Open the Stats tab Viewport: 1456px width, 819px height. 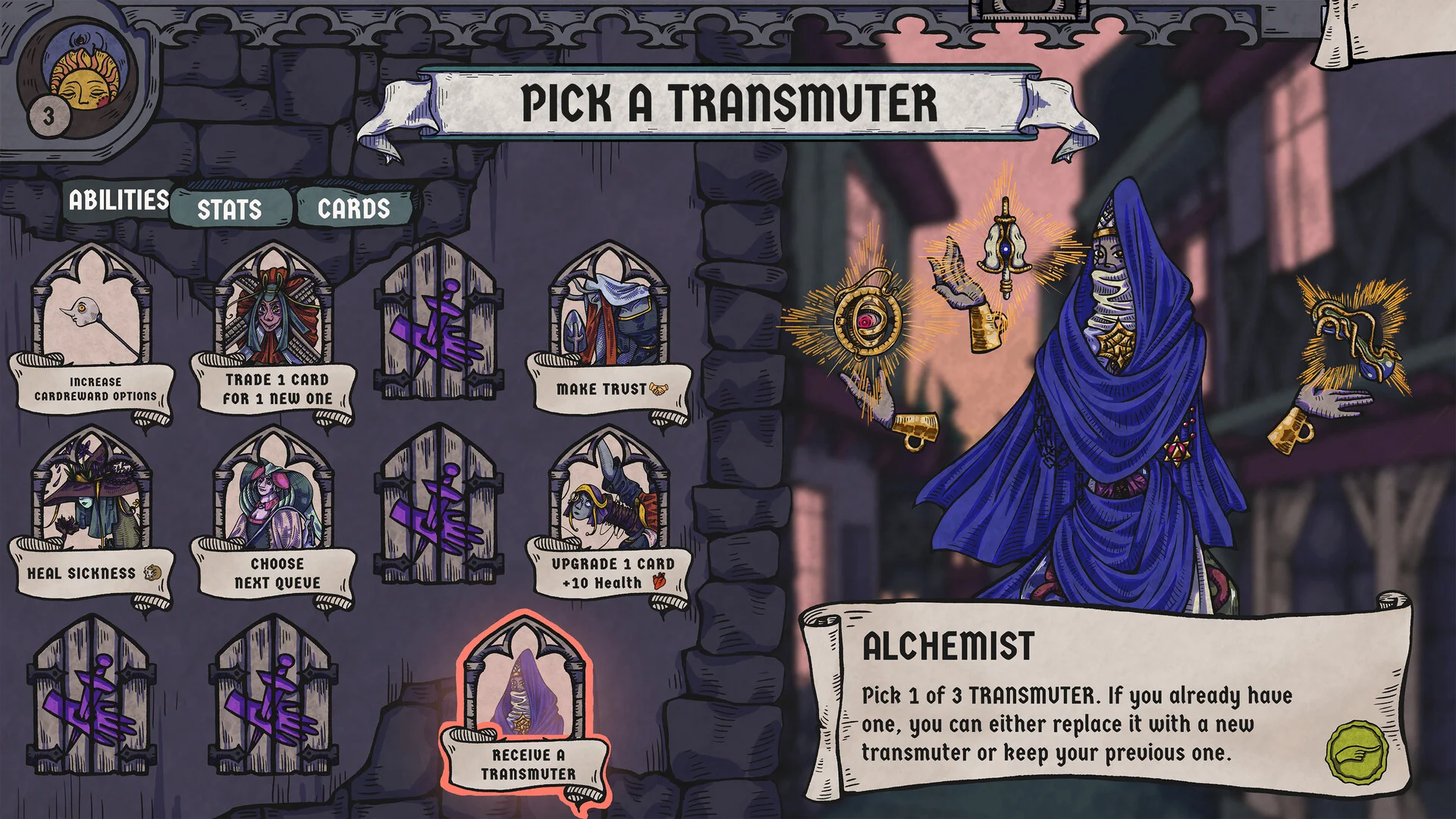click(x=230, y=209)
